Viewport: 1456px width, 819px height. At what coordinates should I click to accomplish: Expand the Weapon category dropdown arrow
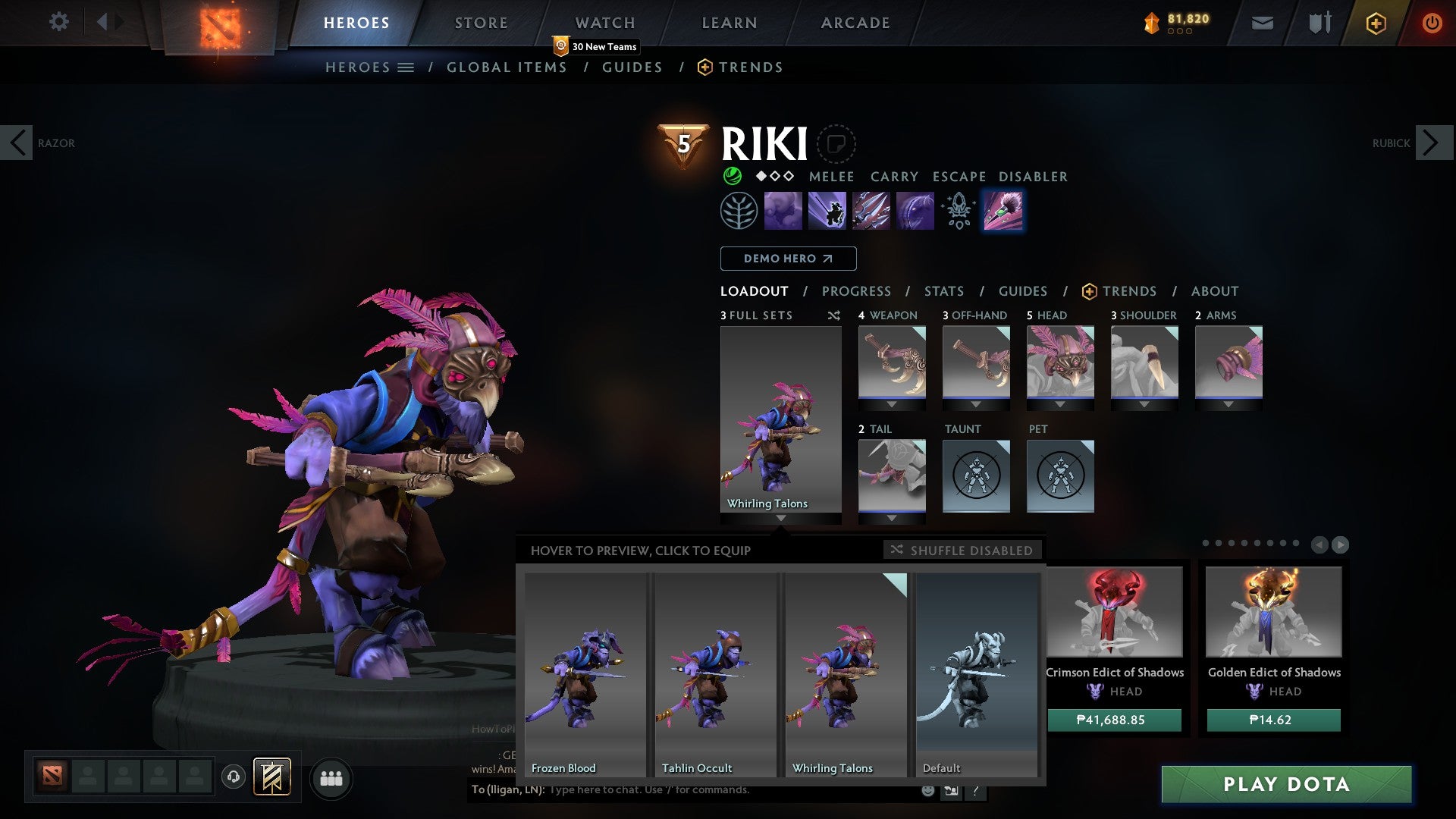tap(892, 404)
